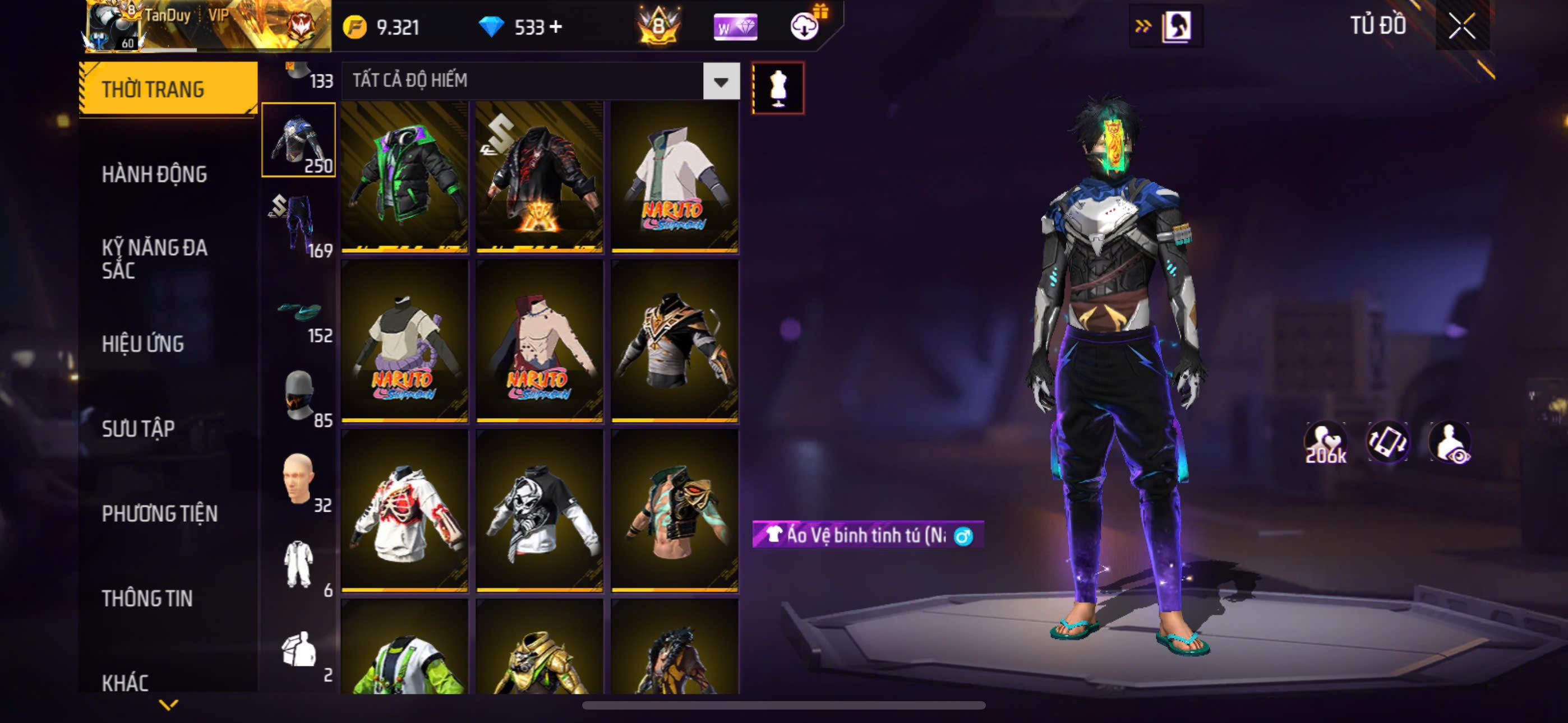Close the wardrobe with the X button
This screenshot has width=1568, height=723.
[1461, 26]
